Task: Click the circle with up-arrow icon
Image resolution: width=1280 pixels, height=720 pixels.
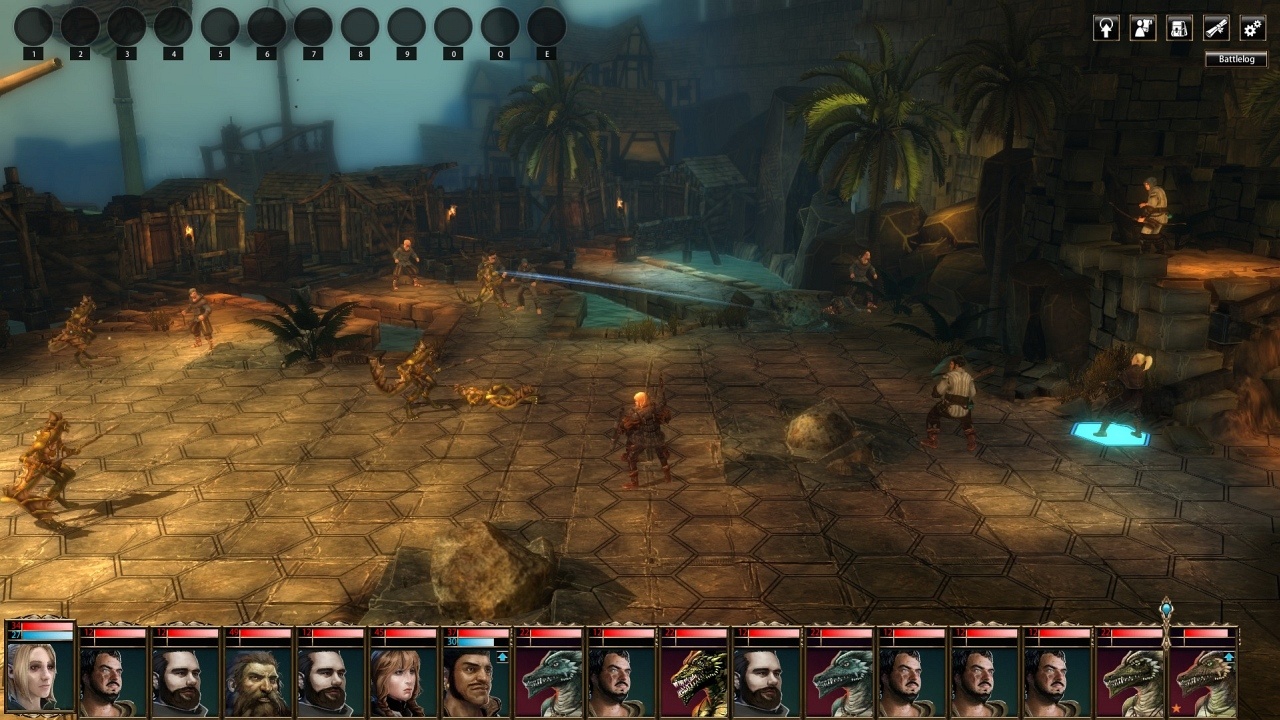Action: (1105, 28)
